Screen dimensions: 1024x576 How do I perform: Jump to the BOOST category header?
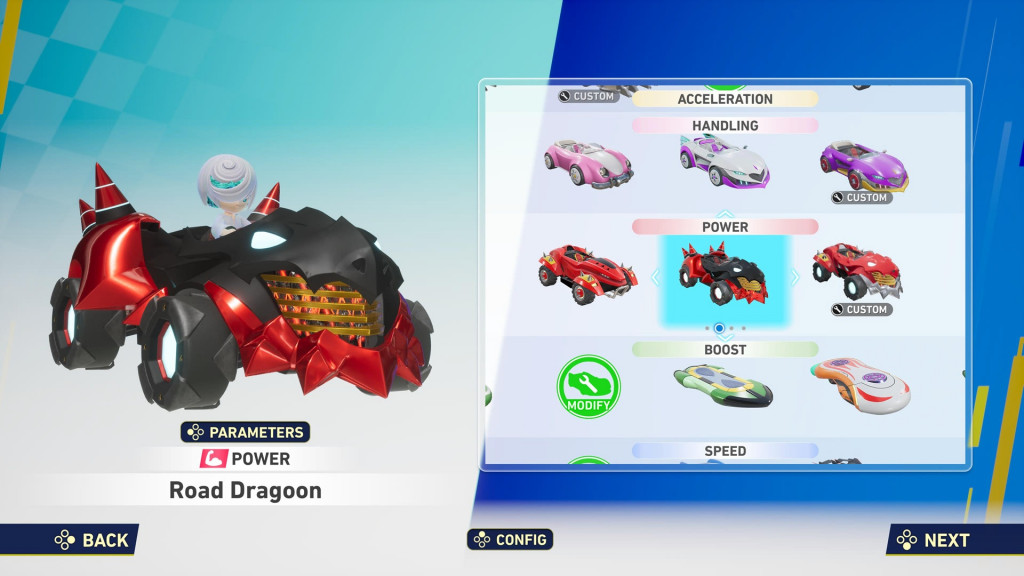click(725, 350)
